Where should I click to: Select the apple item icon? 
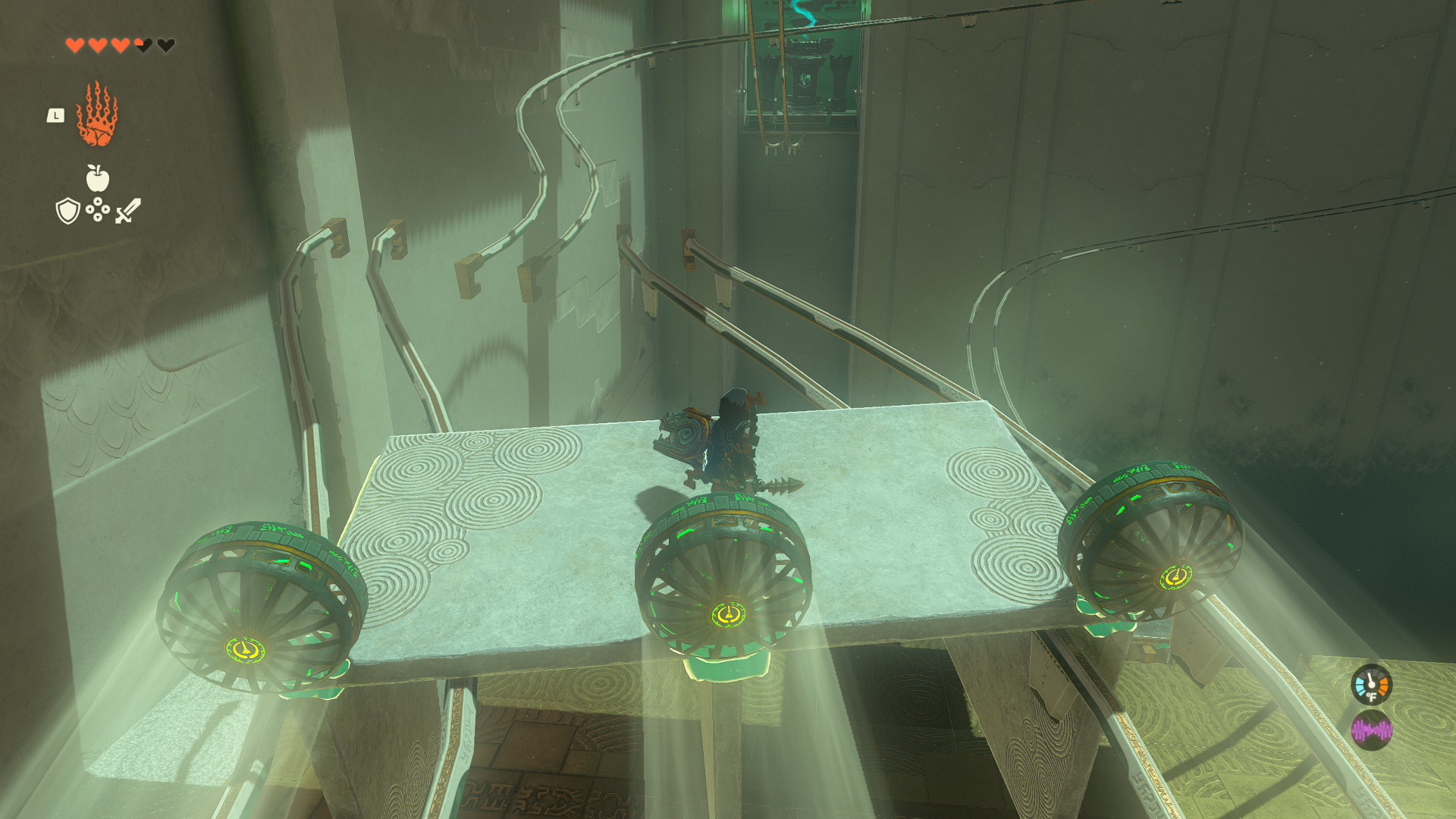click(x=98, y=179)
